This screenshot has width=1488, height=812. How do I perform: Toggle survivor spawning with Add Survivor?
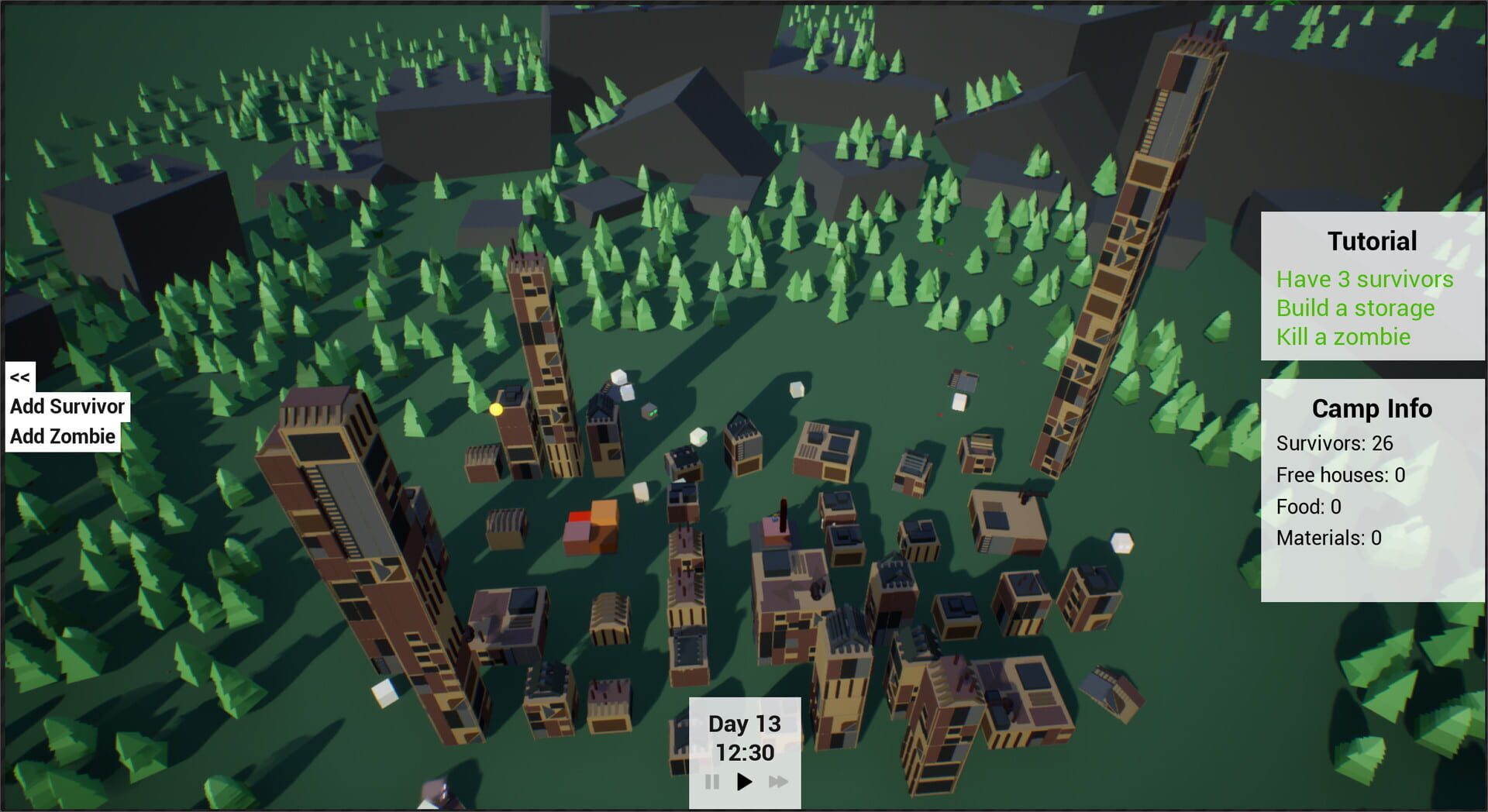pos(67,406)
